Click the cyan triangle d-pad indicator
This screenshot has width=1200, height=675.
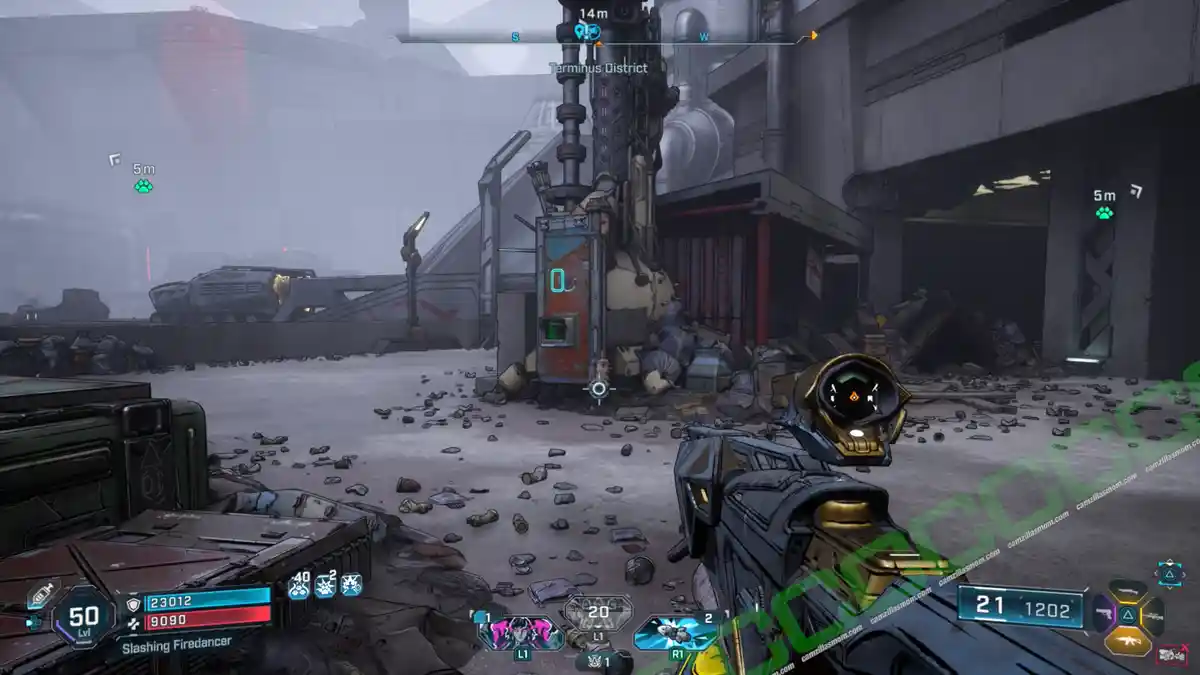tap(1170, 573)
